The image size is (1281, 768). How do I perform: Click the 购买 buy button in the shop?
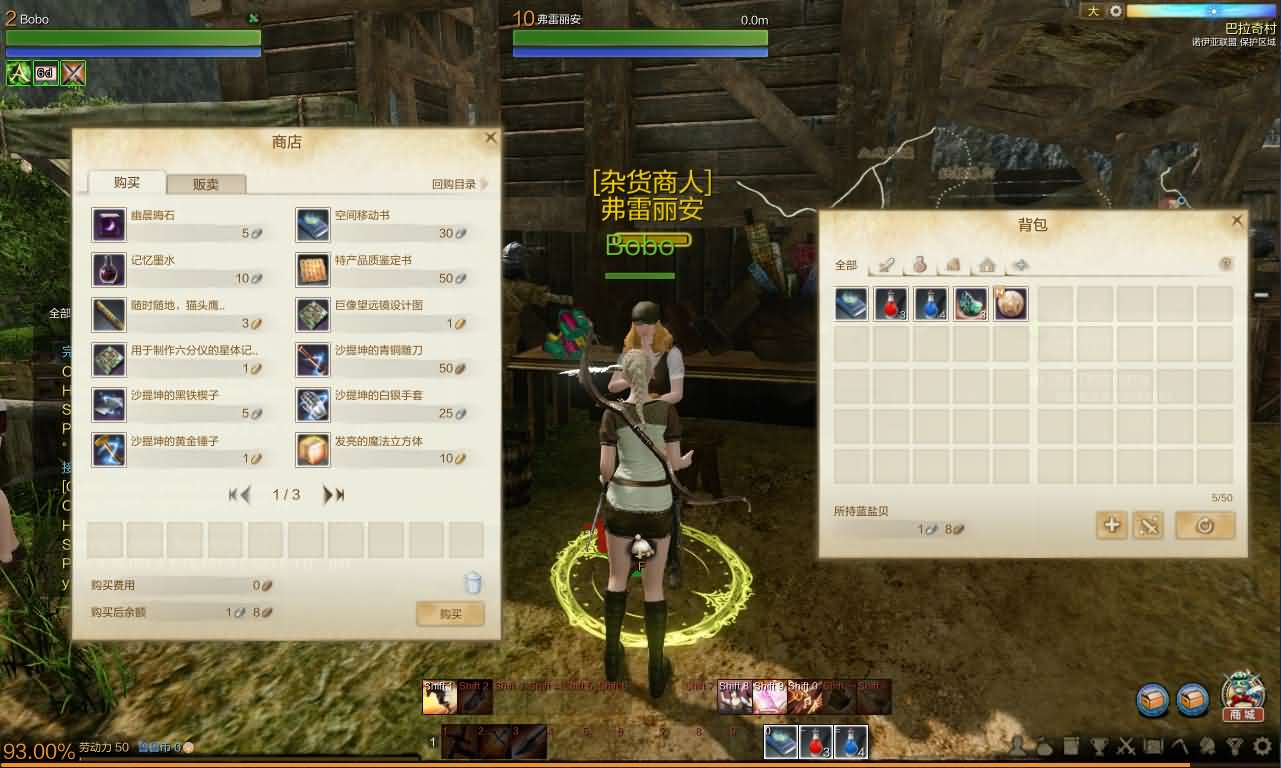pos(450,614)
